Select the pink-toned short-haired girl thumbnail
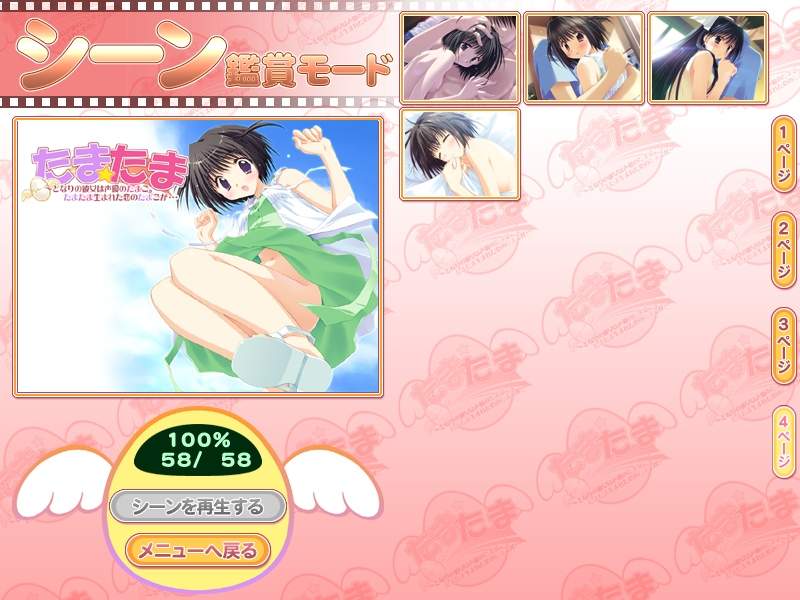The image size is (800, 600). click(460, 58)
